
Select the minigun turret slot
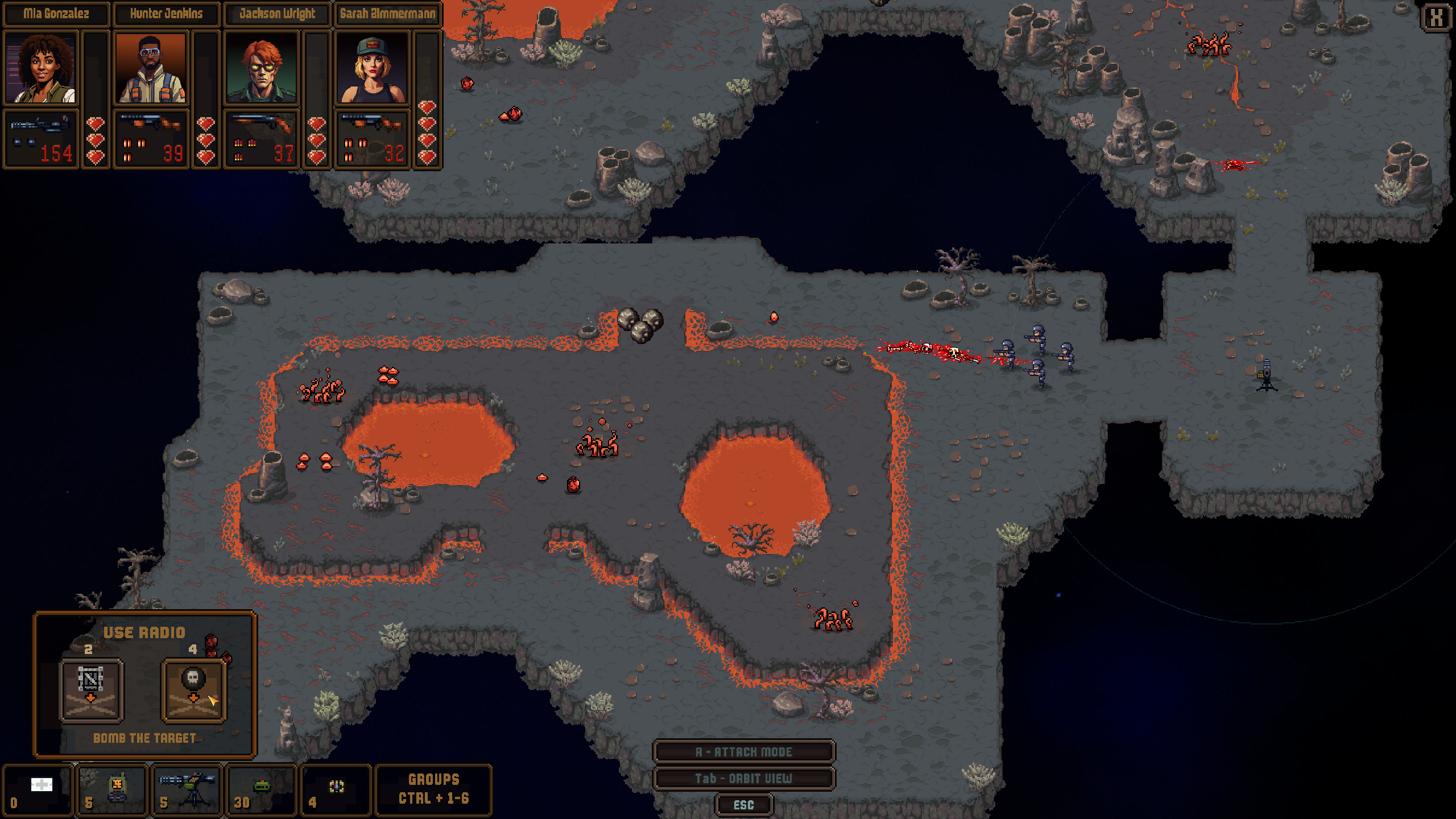[x=187, y=791]
